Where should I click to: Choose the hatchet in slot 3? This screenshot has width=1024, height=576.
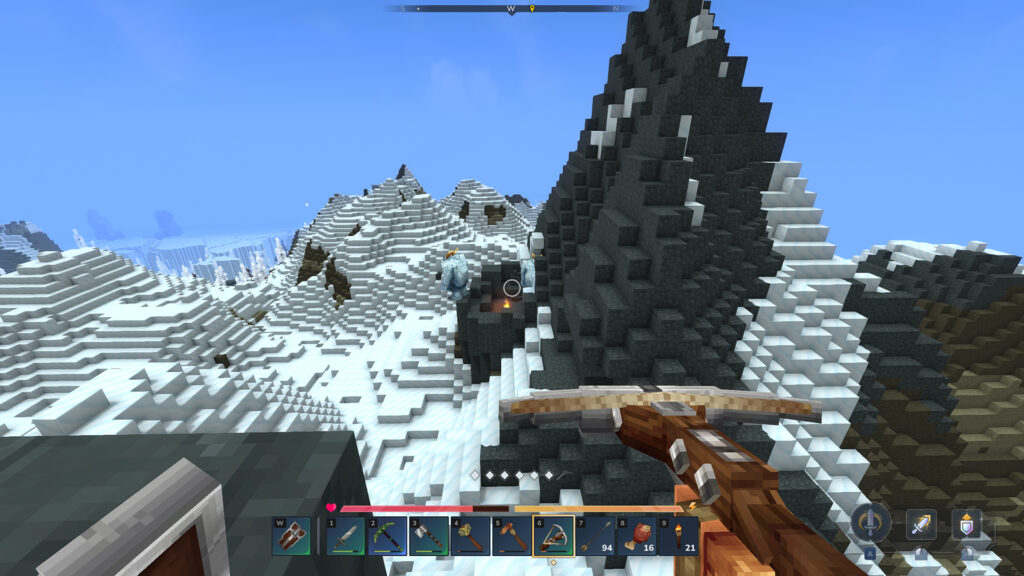point(428,536)
